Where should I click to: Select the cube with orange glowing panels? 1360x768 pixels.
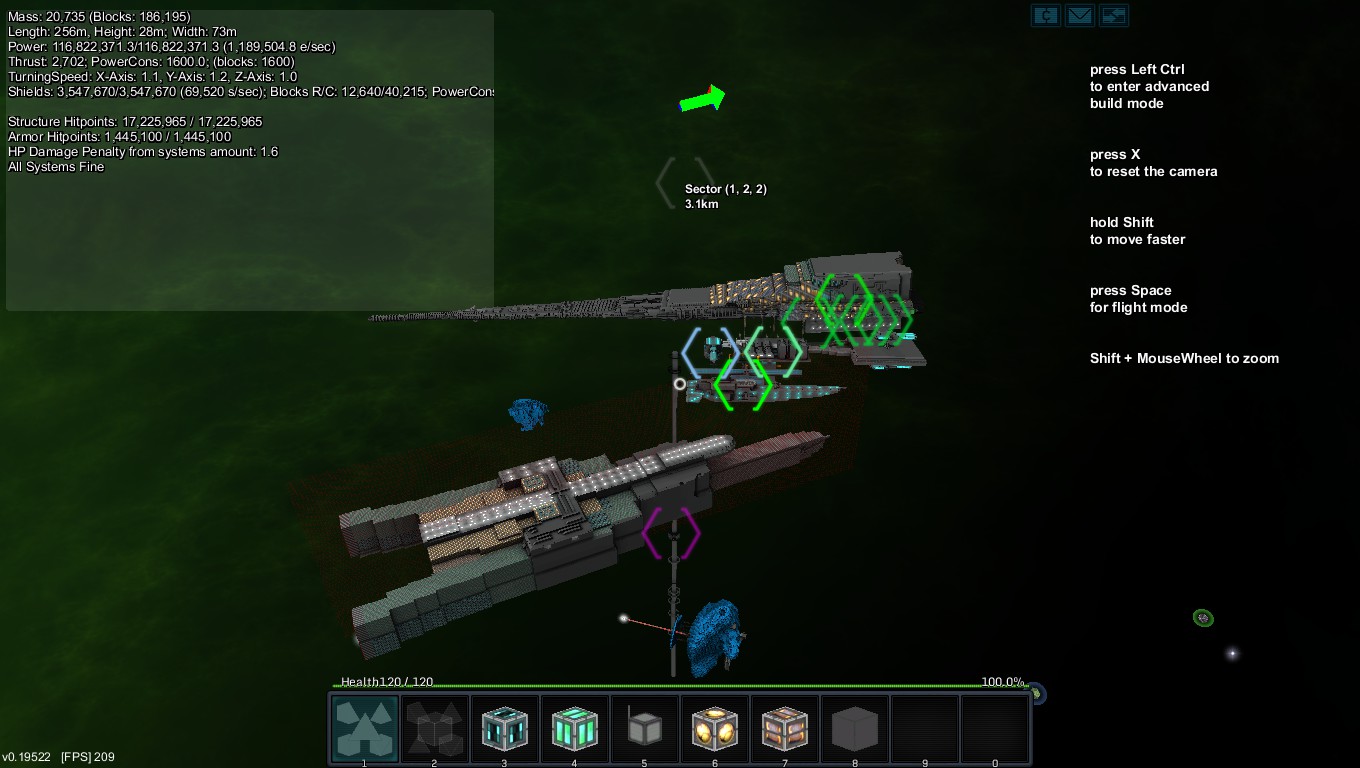[x=785, y=728]
